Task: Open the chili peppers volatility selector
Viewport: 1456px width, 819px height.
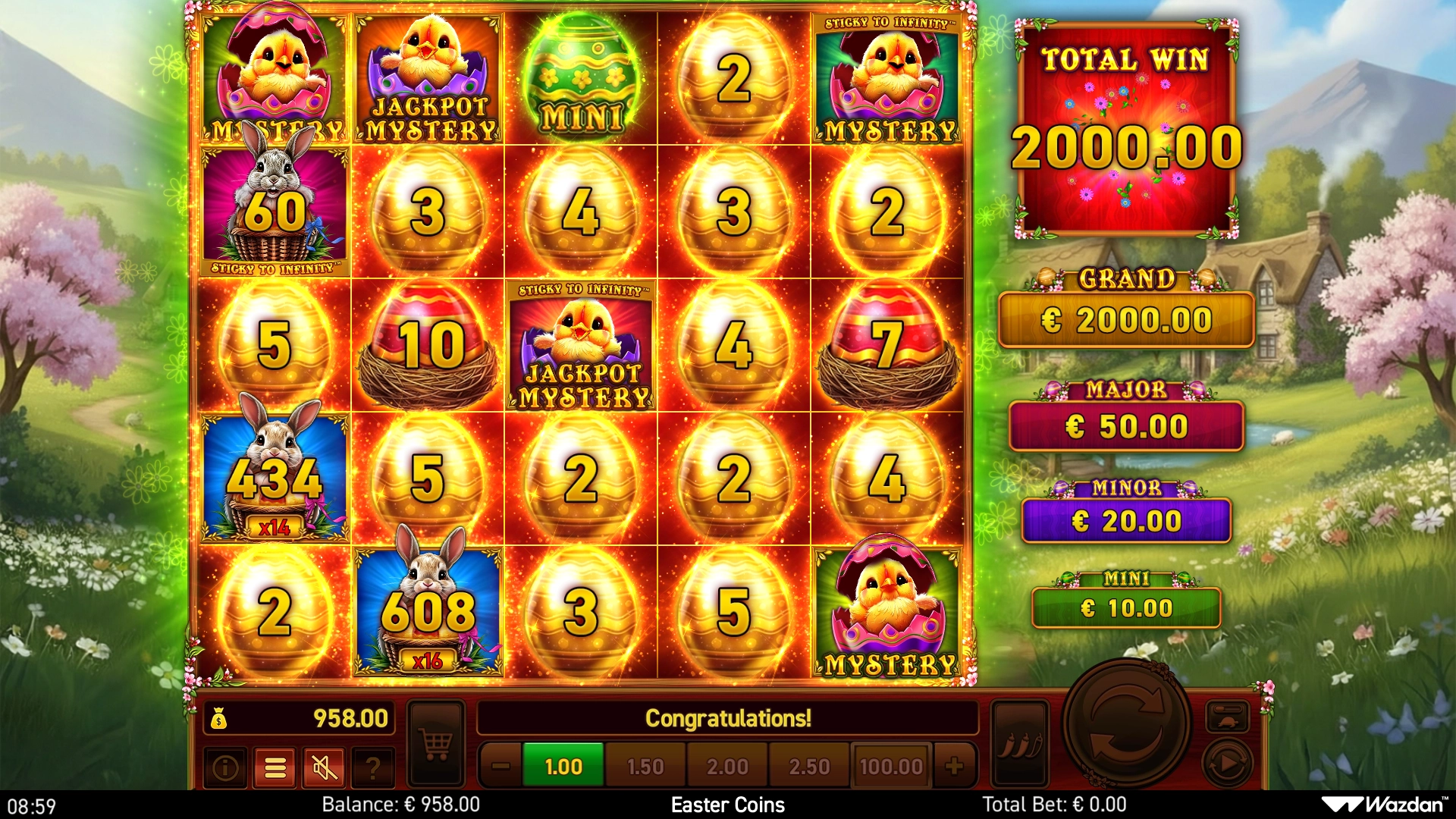Action: (x=1020, y=743)
